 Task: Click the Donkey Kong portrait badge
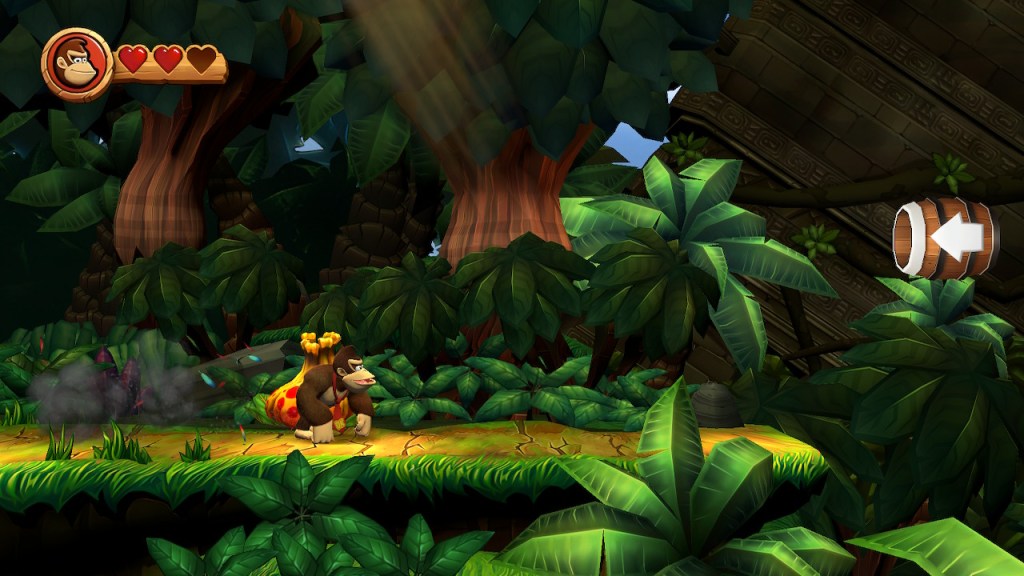coord(77,63)
